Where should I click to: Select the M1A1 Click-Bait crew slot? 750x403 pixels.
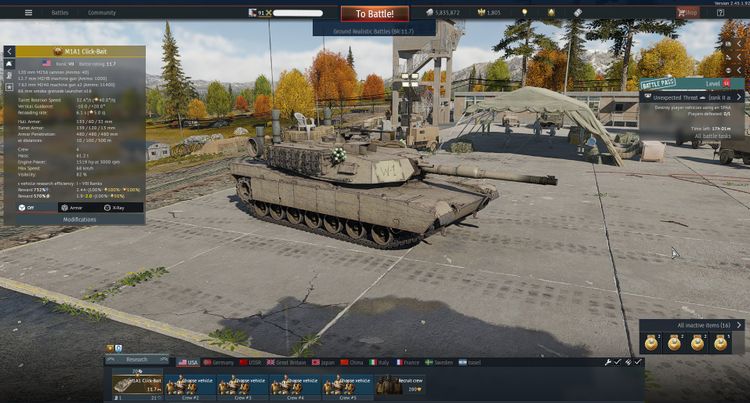tap(137, 383)
